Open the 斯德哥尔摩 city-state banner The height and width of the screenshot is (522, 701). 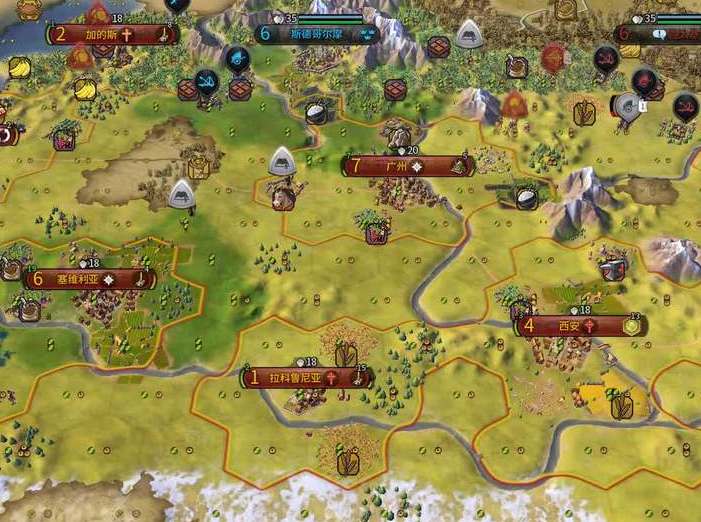317,34
